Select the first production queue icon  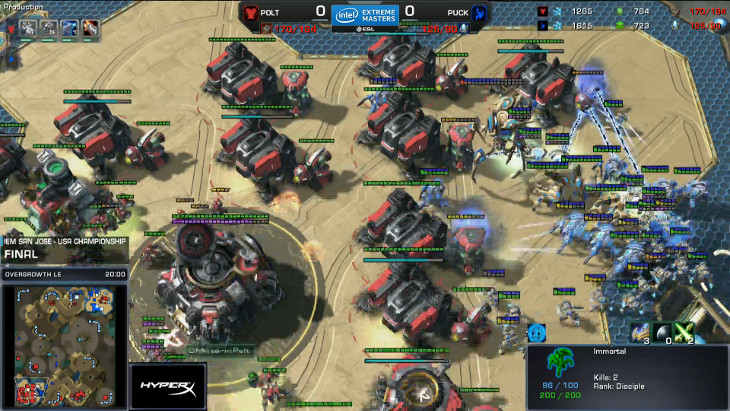(x=28, y=28)
